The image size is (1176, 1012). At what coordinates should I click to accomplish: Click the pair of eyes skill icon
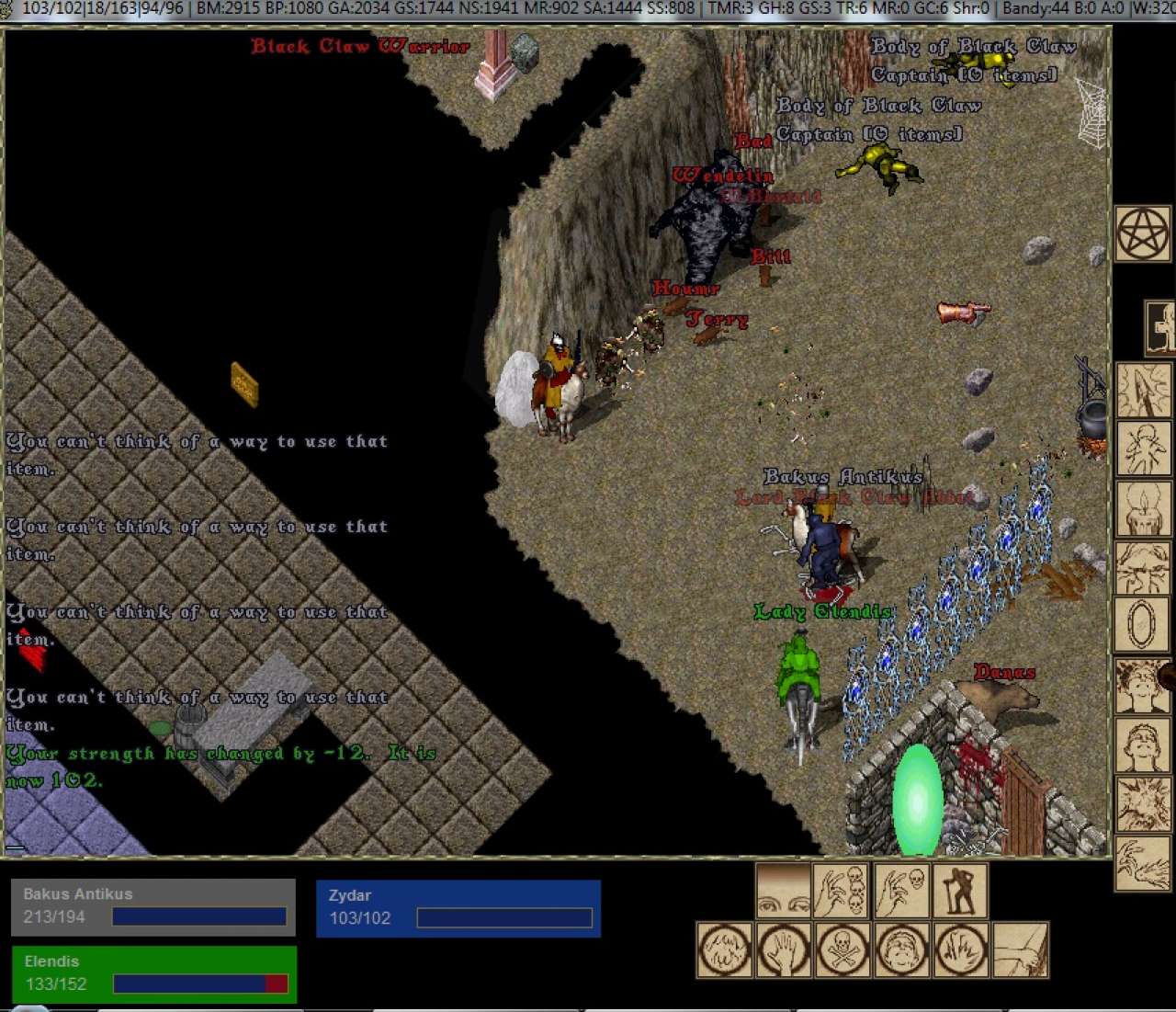tap(783, 890)
